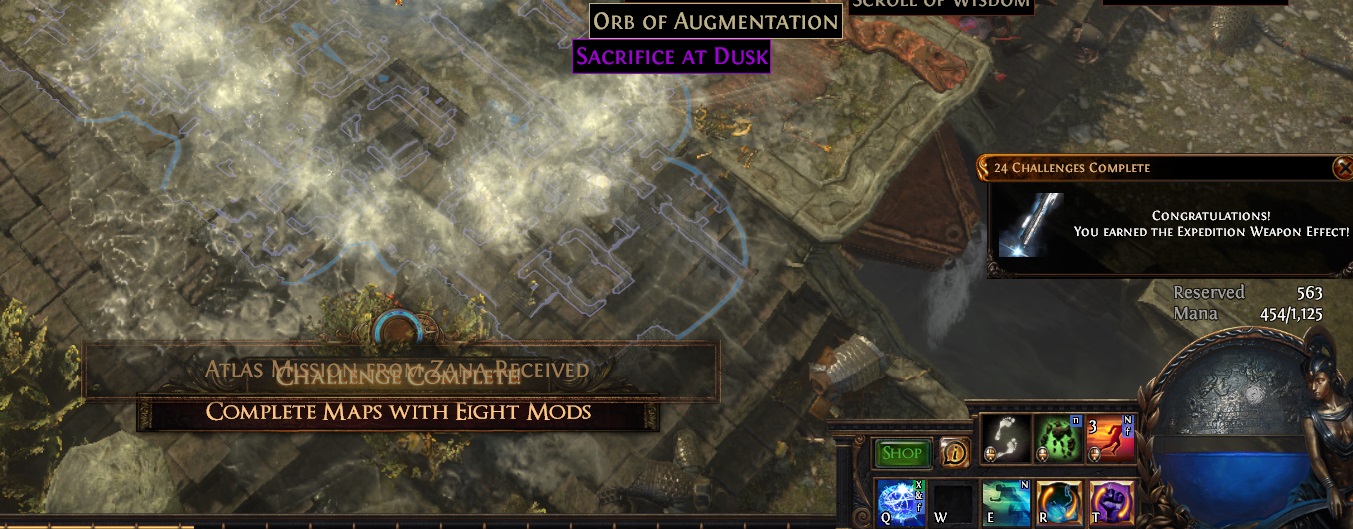Viewport: 1353px width, 529px height.
Task: Close the 24 Challenges Complete popup
Action: [1342, 168]
